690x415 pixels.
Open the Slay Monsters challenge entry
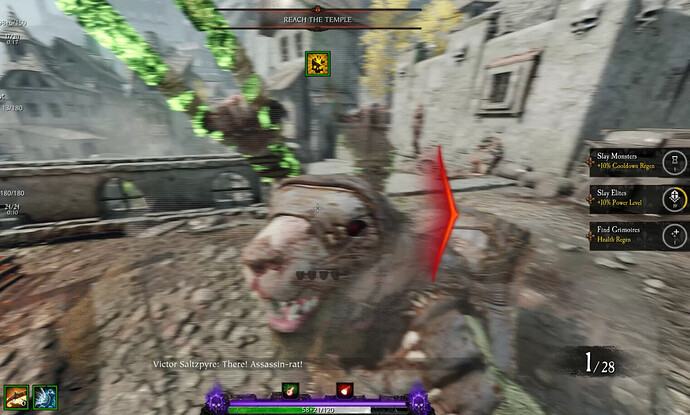click(x=637, y=161)
